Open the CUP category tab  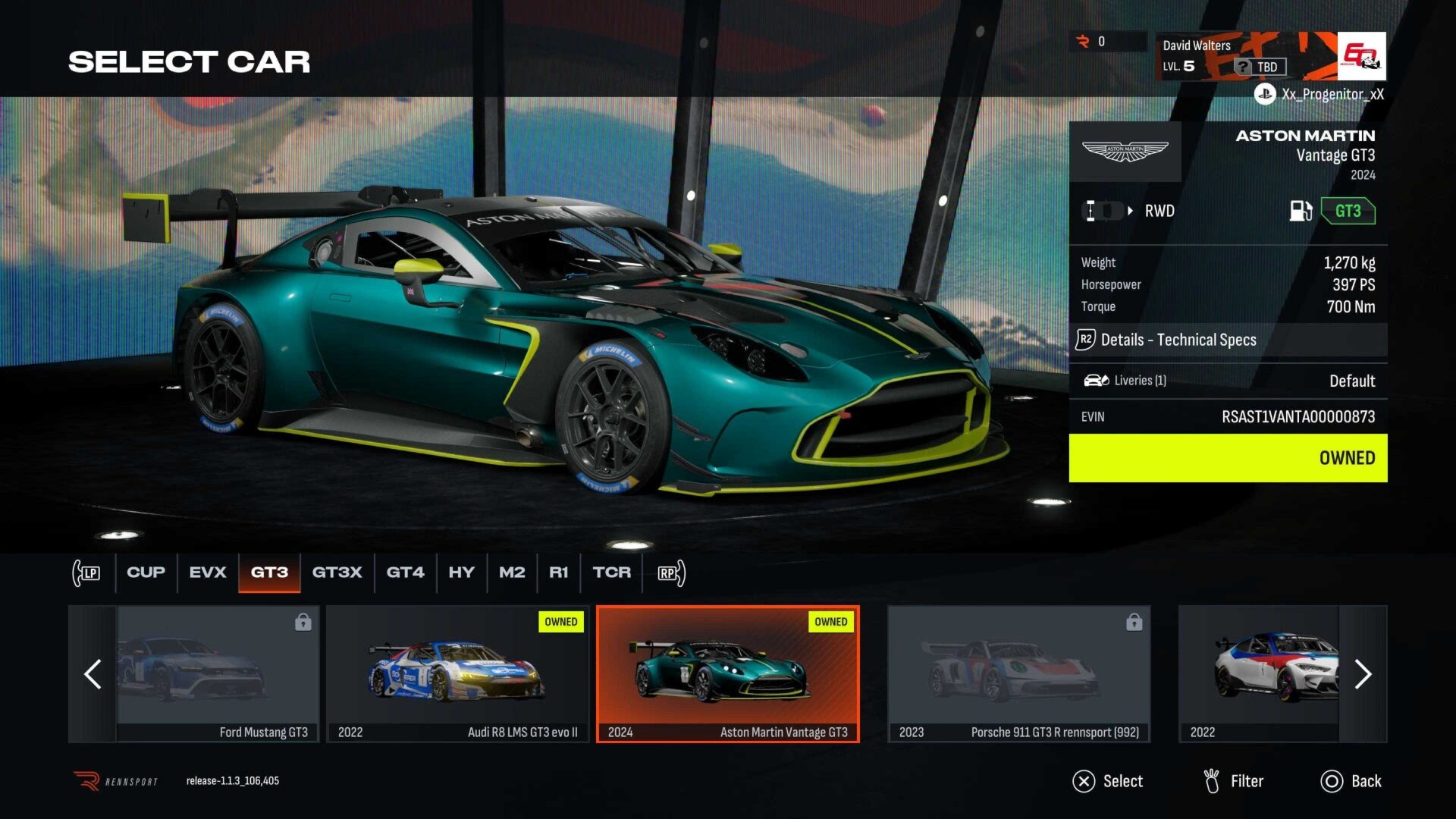145,573
